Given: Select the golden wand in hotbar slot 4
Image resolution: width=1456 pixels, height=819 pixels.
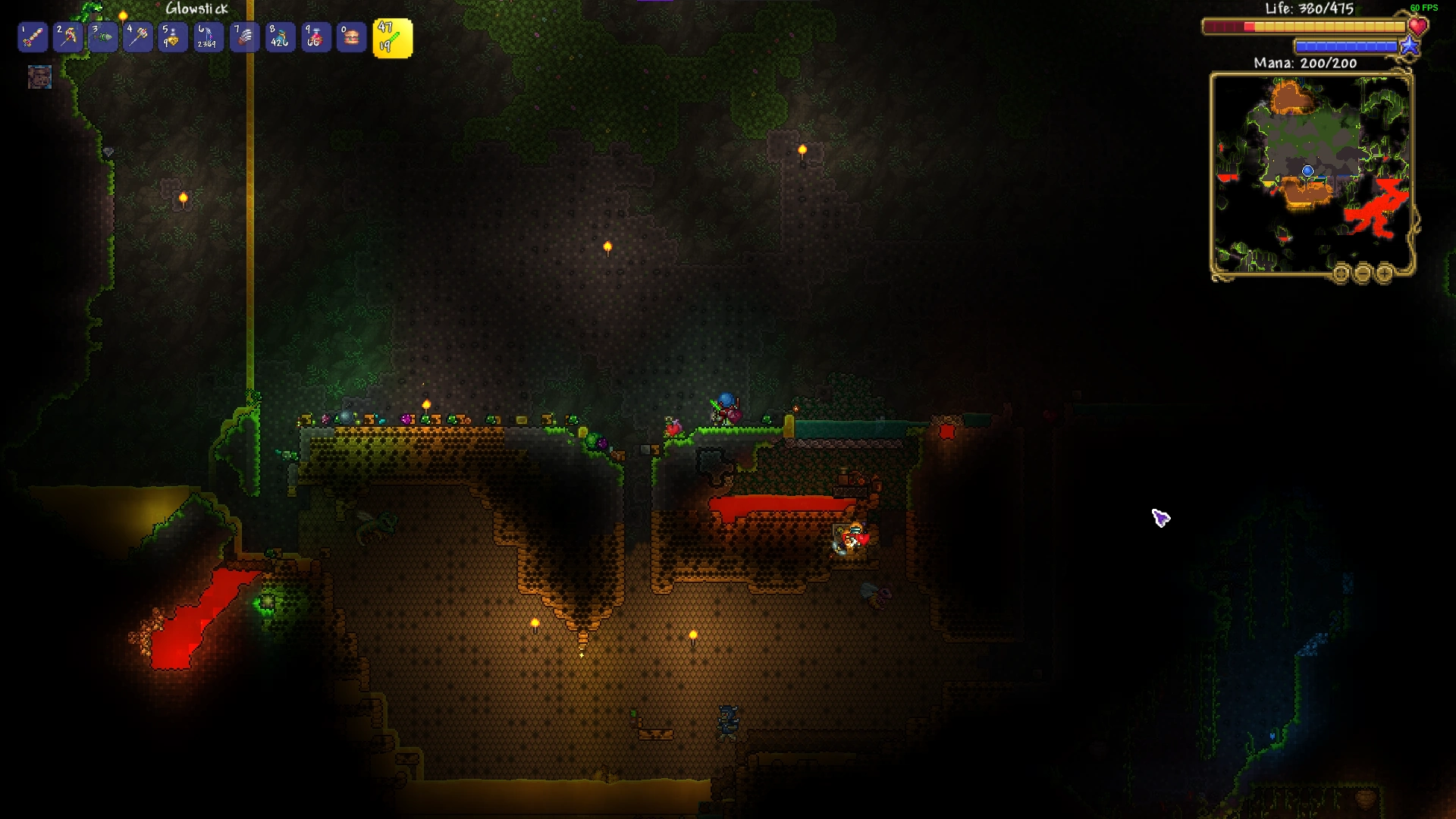Looking at the screenshot, I should click(x=137, y=36).
